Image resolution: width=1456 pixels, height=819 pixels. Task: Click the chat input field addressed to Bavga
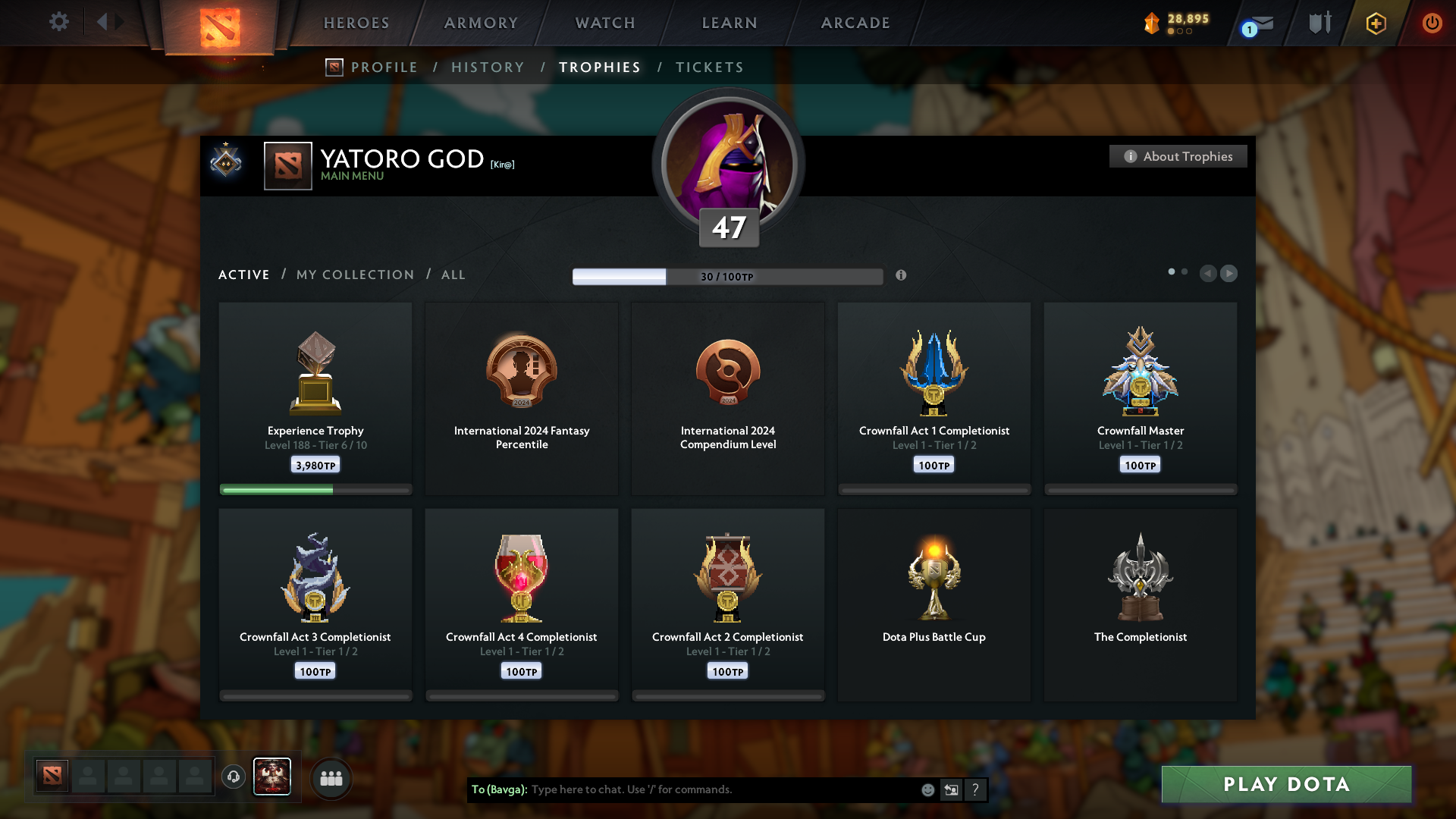point(720,789)
